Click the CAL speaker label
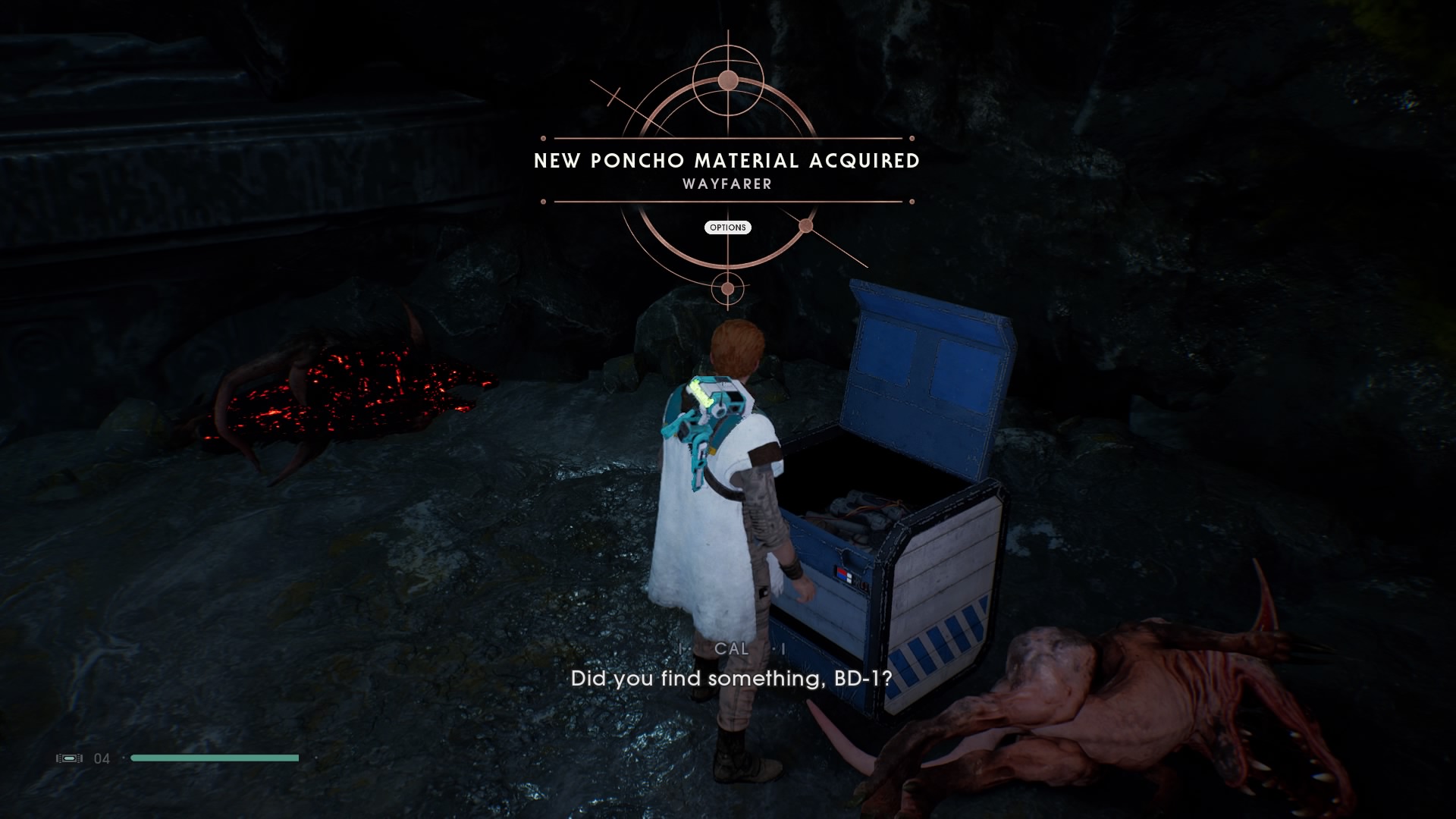Screen dimensions: 1456x819 point(730,649)
